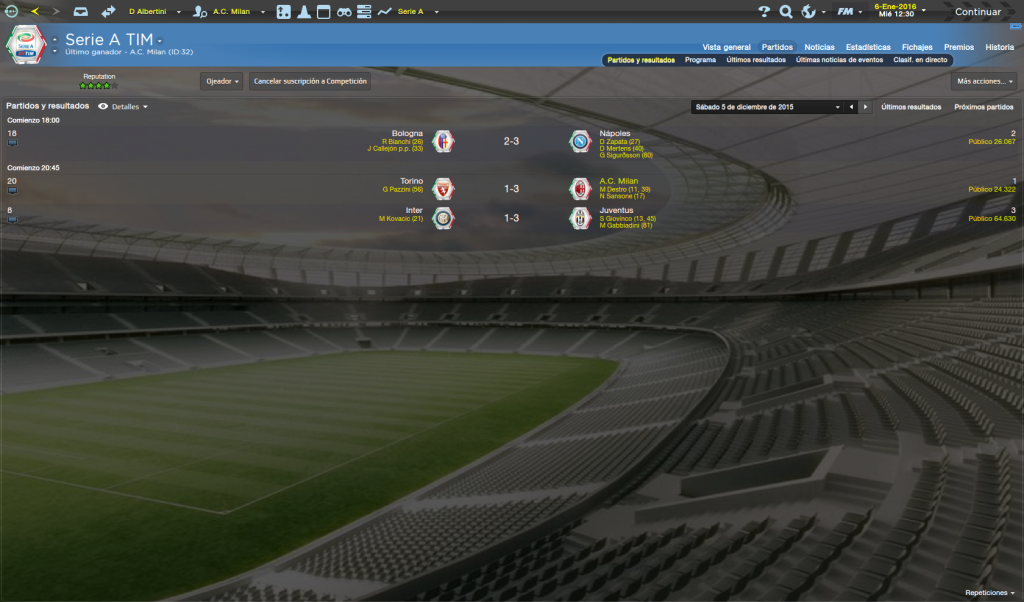Select the Estadísticas tab
This screenshot has width=1024, height=602.
[x=868, y=47]
